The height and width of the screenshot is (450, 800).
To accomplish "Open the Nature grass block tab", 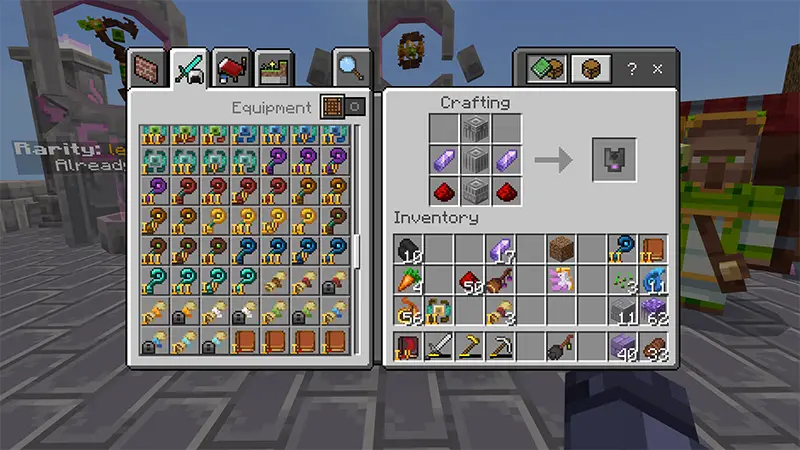I will point(271,68).
